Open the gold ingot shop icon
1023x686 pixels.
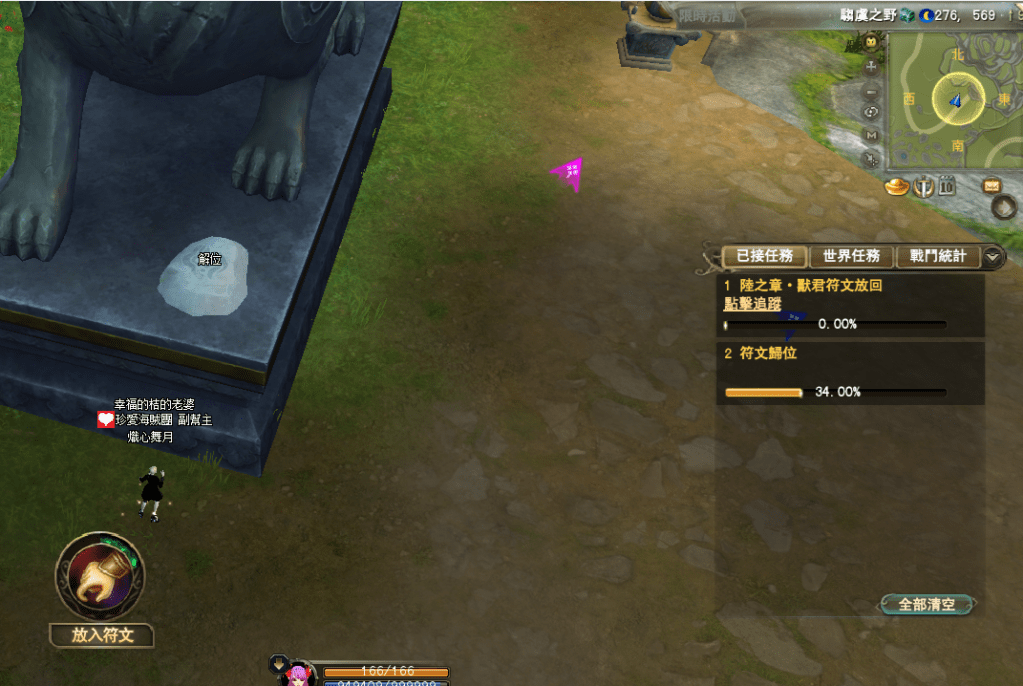click(897, 186)
